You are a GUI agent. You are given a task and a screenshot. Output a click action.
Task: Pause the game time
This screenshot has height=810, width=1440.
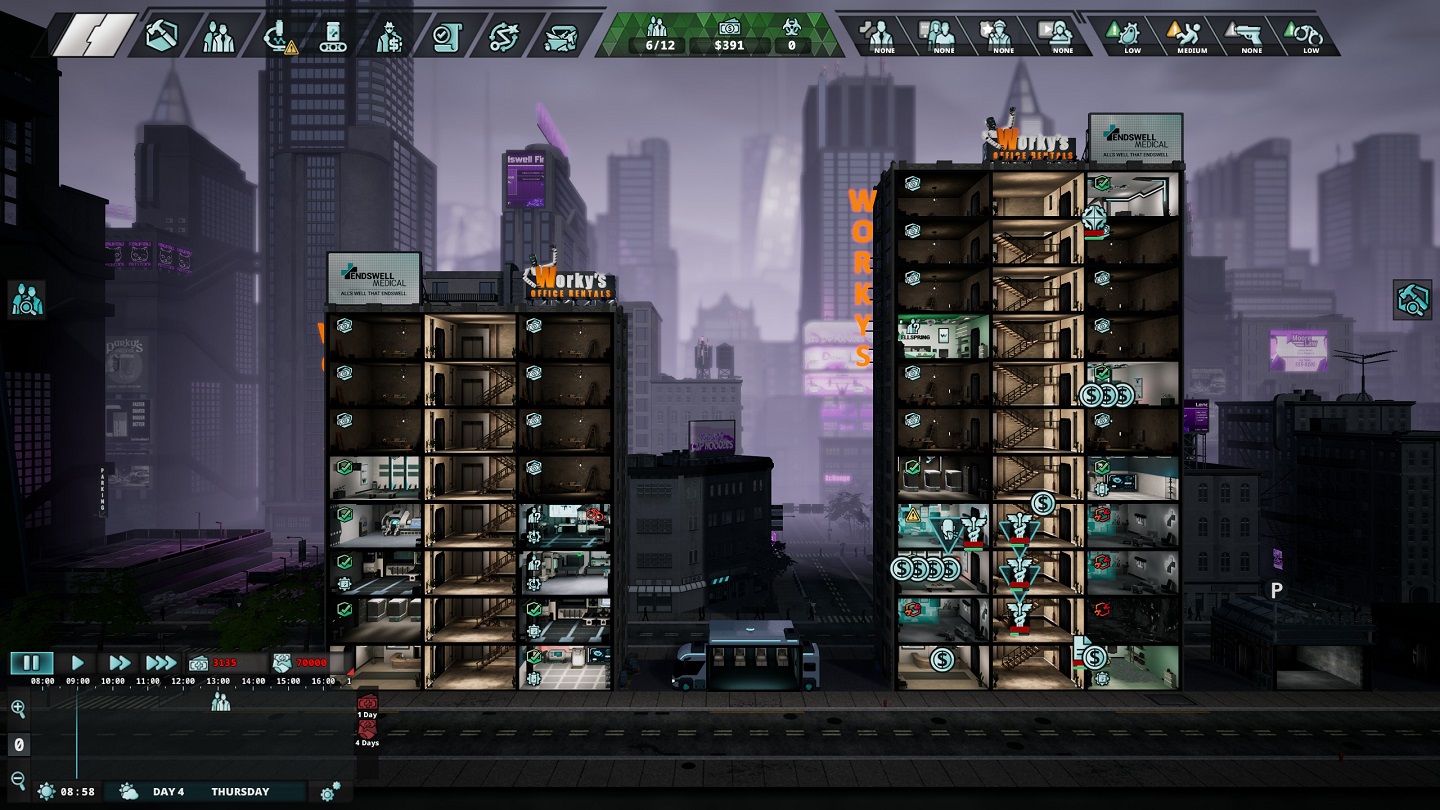tap(31, 662)
